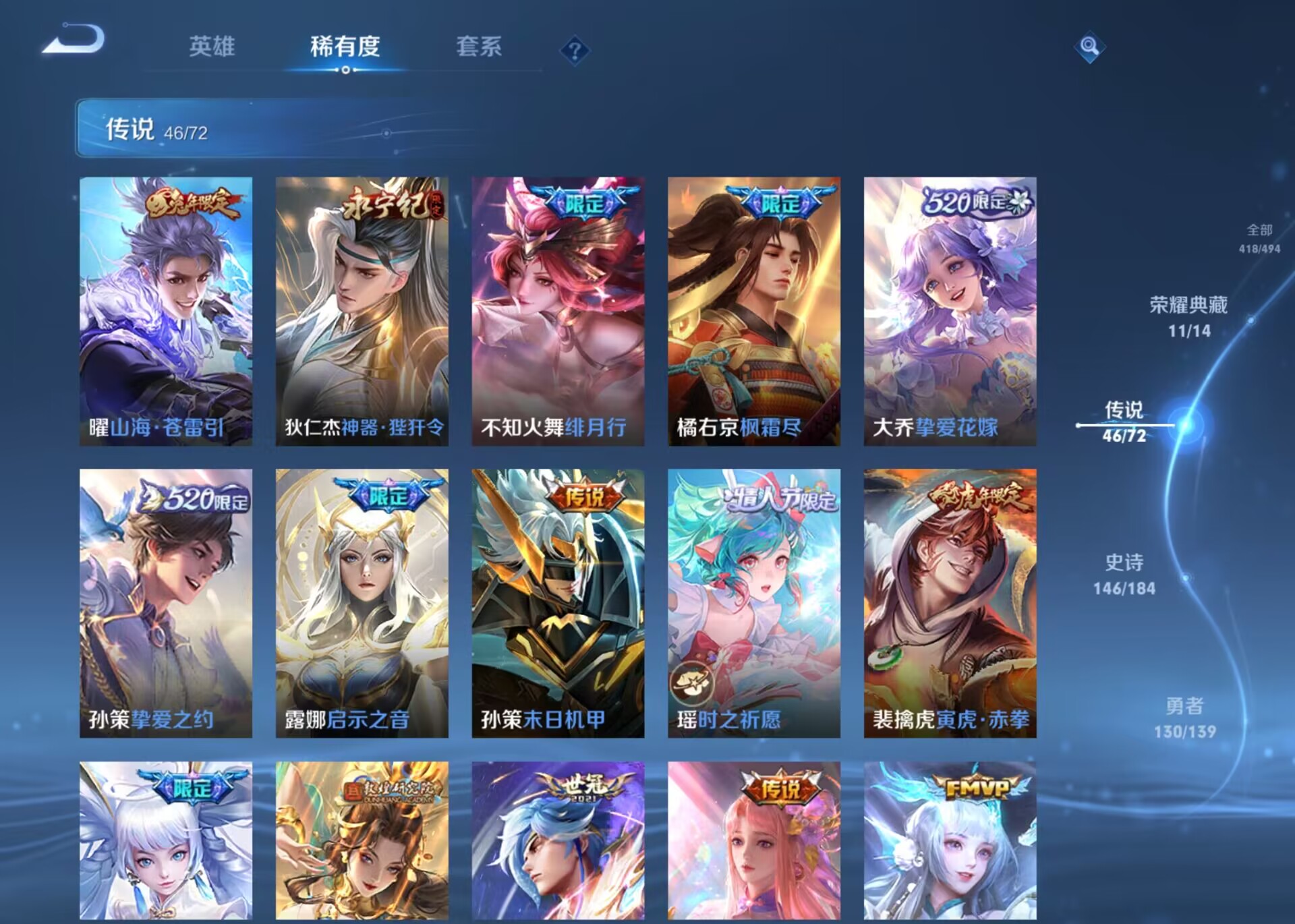Open search via the magnifier icon

(1091, 48)
